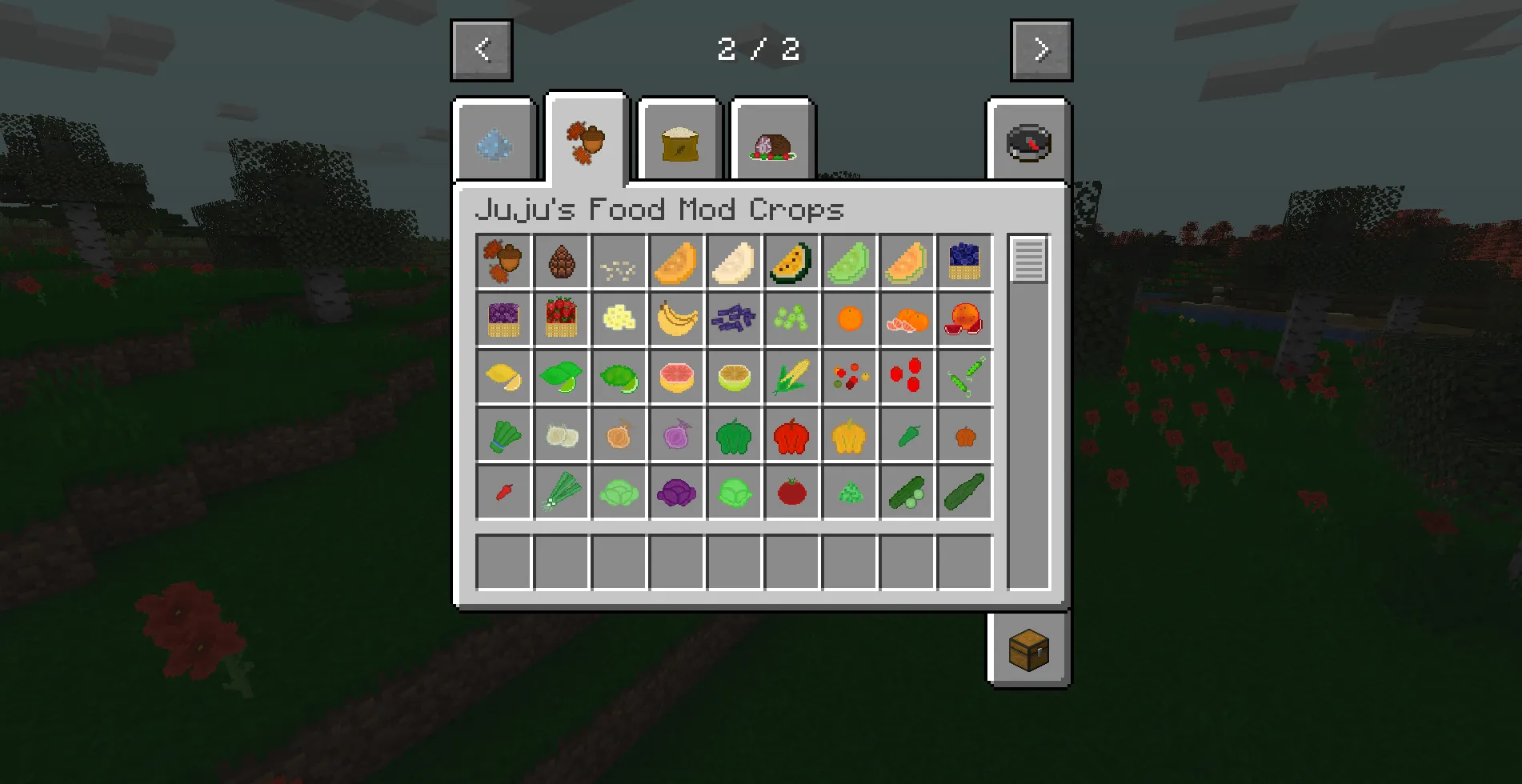Select the lemon with slice

pyautogui.click(x=503, y=378)
